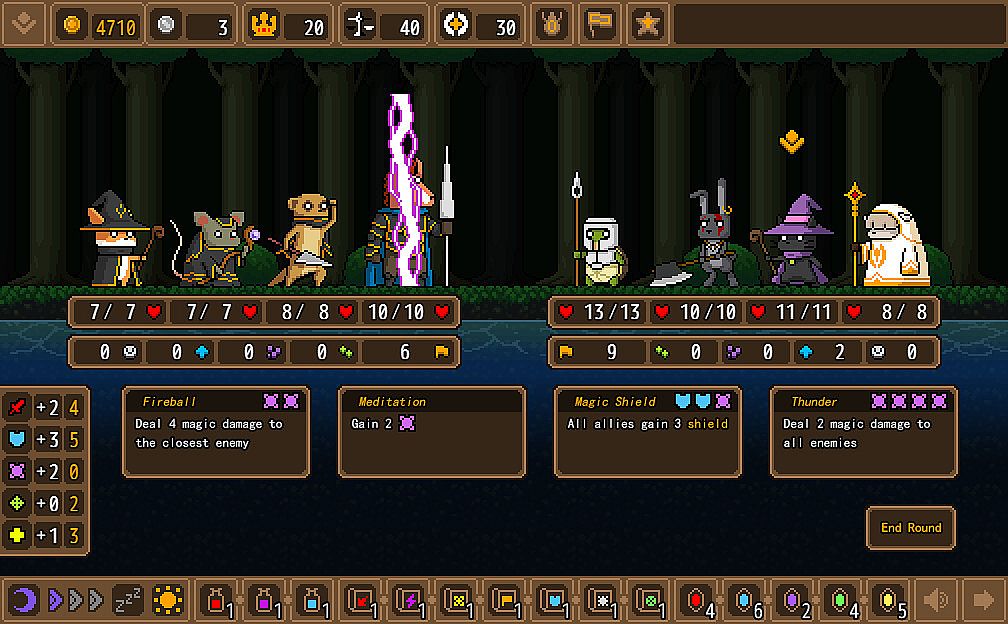Image resolution: width=1008 pixels, height=624 pixels.
Task: Change game speed with the triple arrows
Action: [x=76, y=600]
